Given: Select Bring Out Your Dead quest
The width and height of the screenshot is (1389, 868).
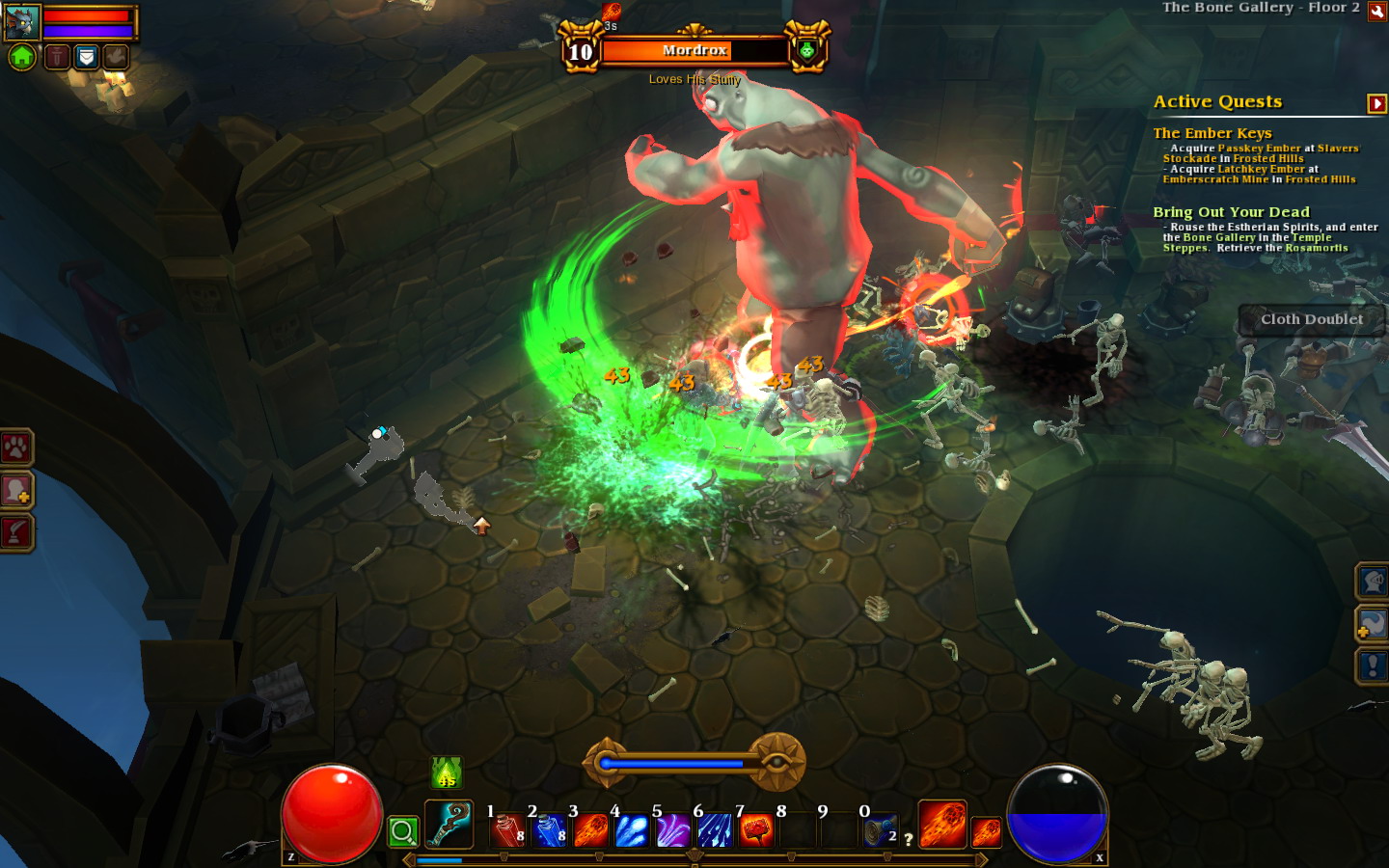Looking at the screenshot, I should (1231, 212).
